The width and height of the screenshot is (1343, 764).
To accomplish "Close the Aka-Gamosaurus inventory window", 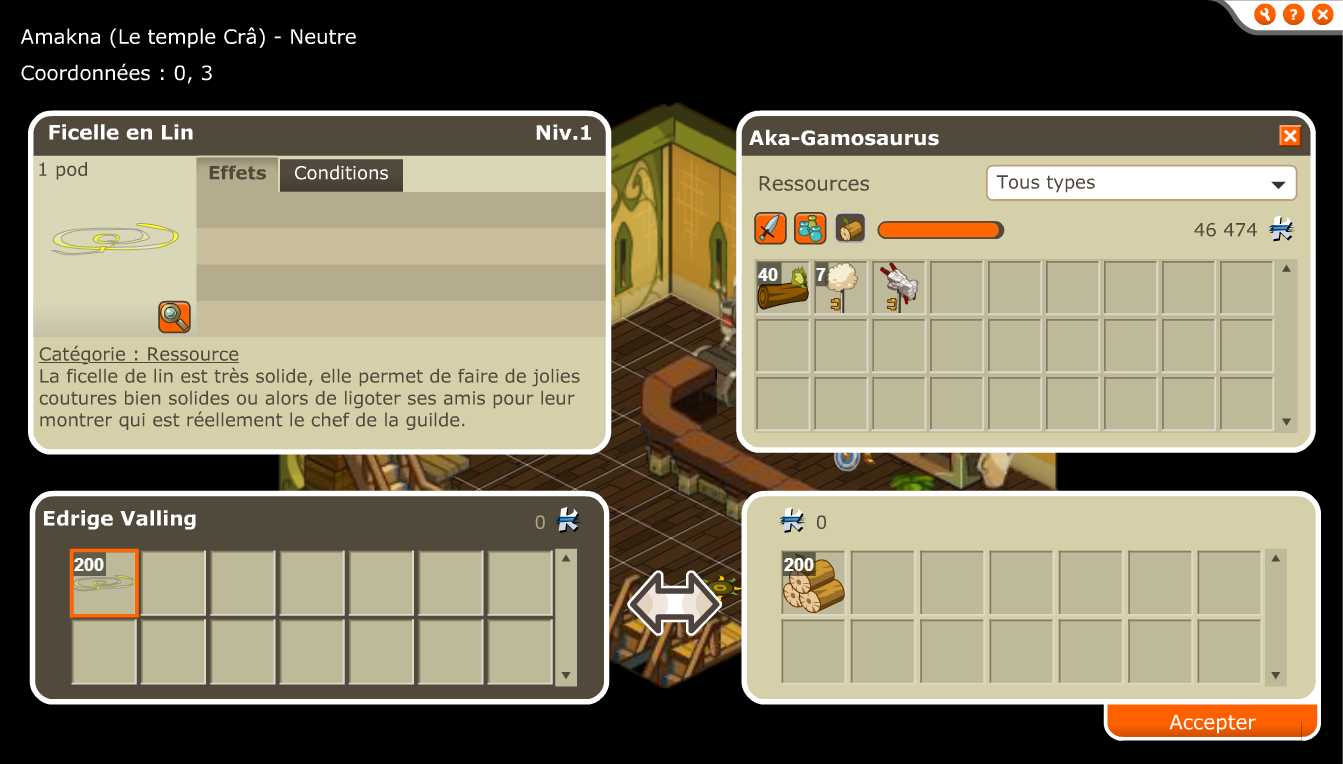I will tap(1289, 136).
